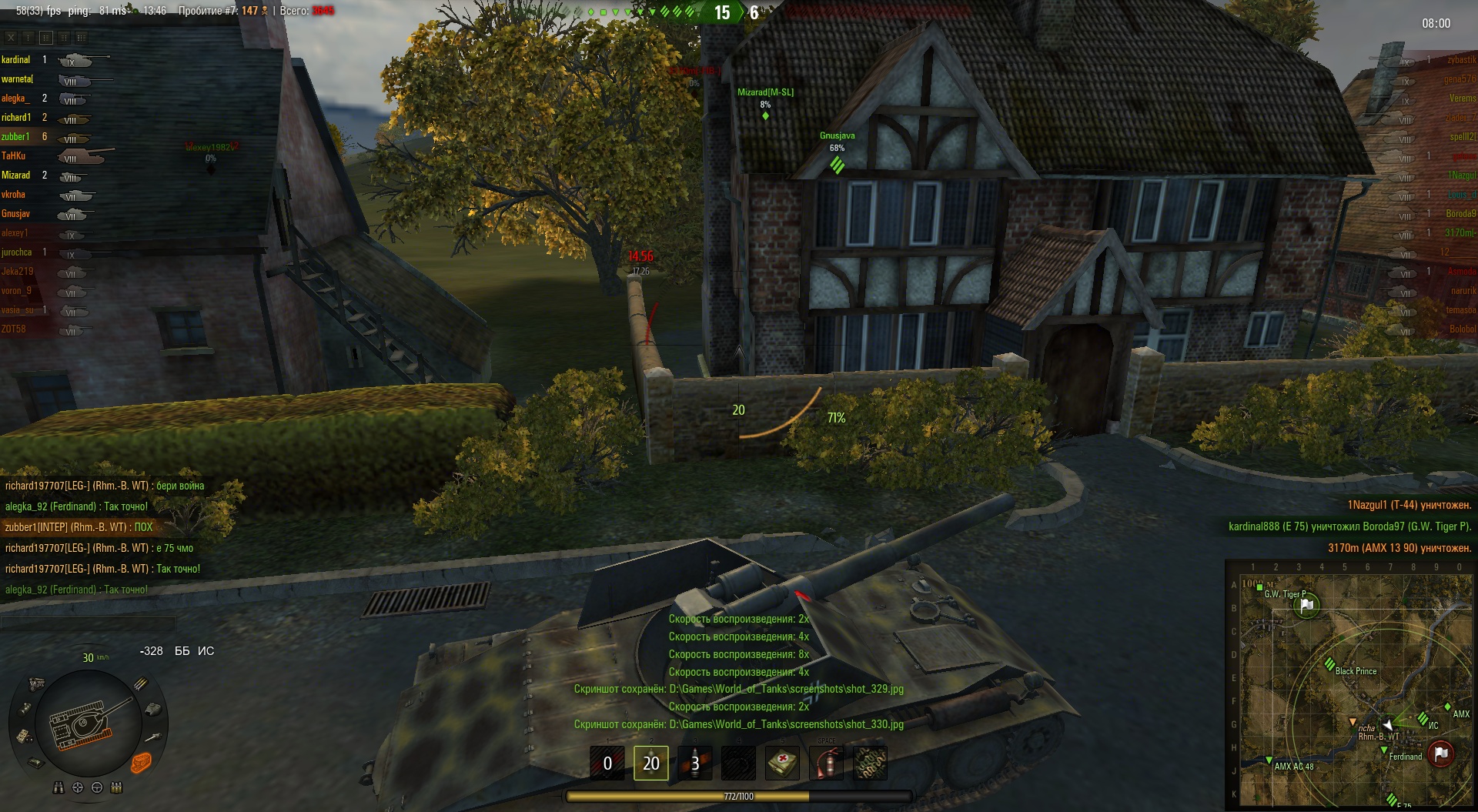Close the player panel with the X button
Image resolution: width=1478 pixels, height=812 pixels.
coord(11,37)
